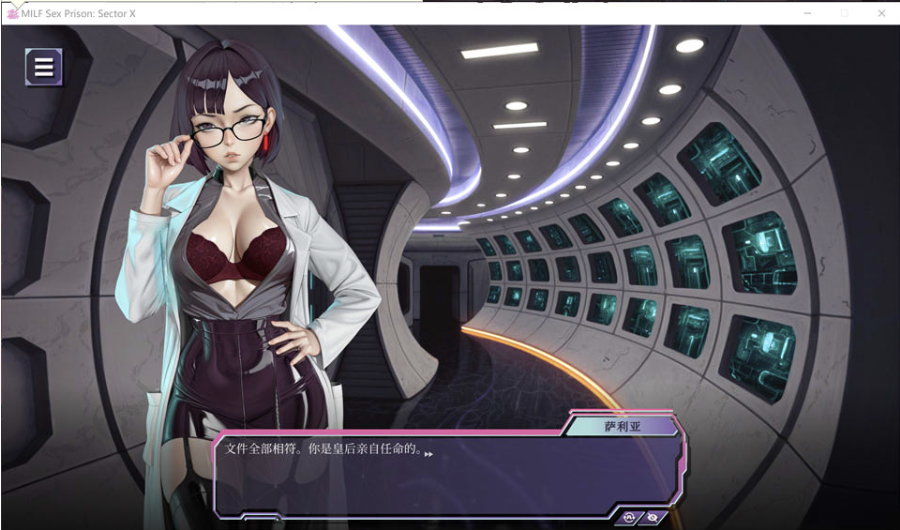900x530 pixels.
Task: Hide the dialogue box with the eye icon
Action: coord(652,517)
